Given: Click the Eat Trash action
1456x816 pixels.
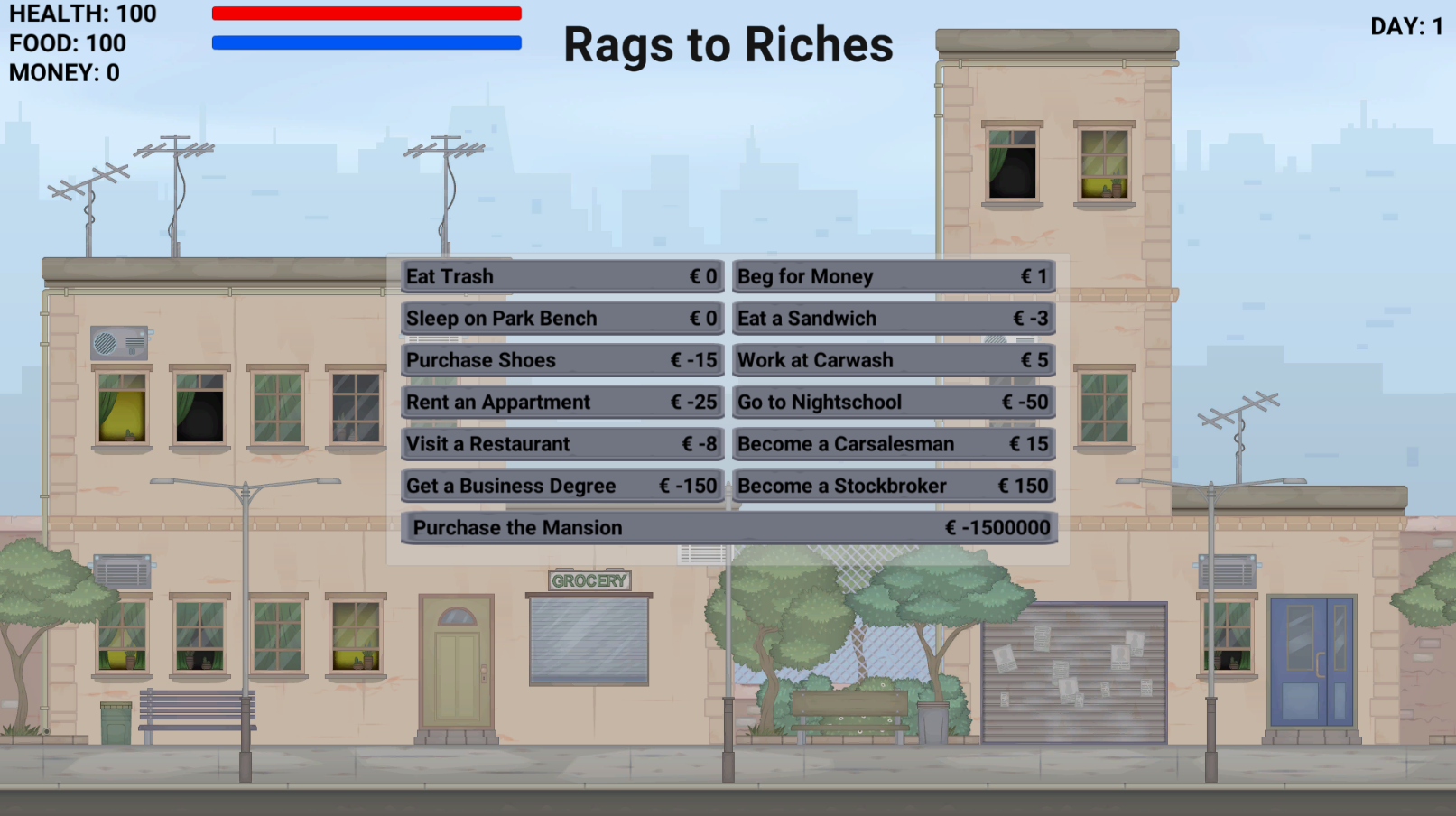Looking at the screenshot, I should [x=561, y=276].
